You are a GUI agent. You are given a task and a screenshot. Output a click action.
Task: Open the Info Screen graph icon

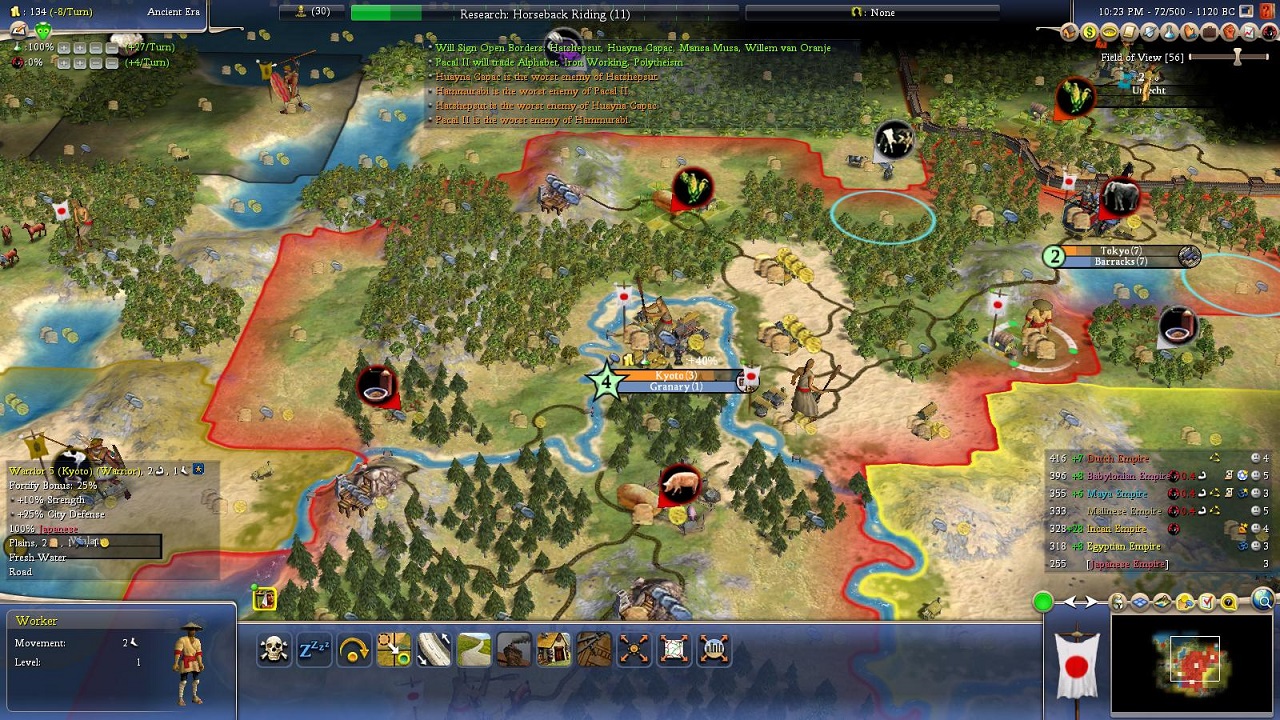click(1249, 33)
